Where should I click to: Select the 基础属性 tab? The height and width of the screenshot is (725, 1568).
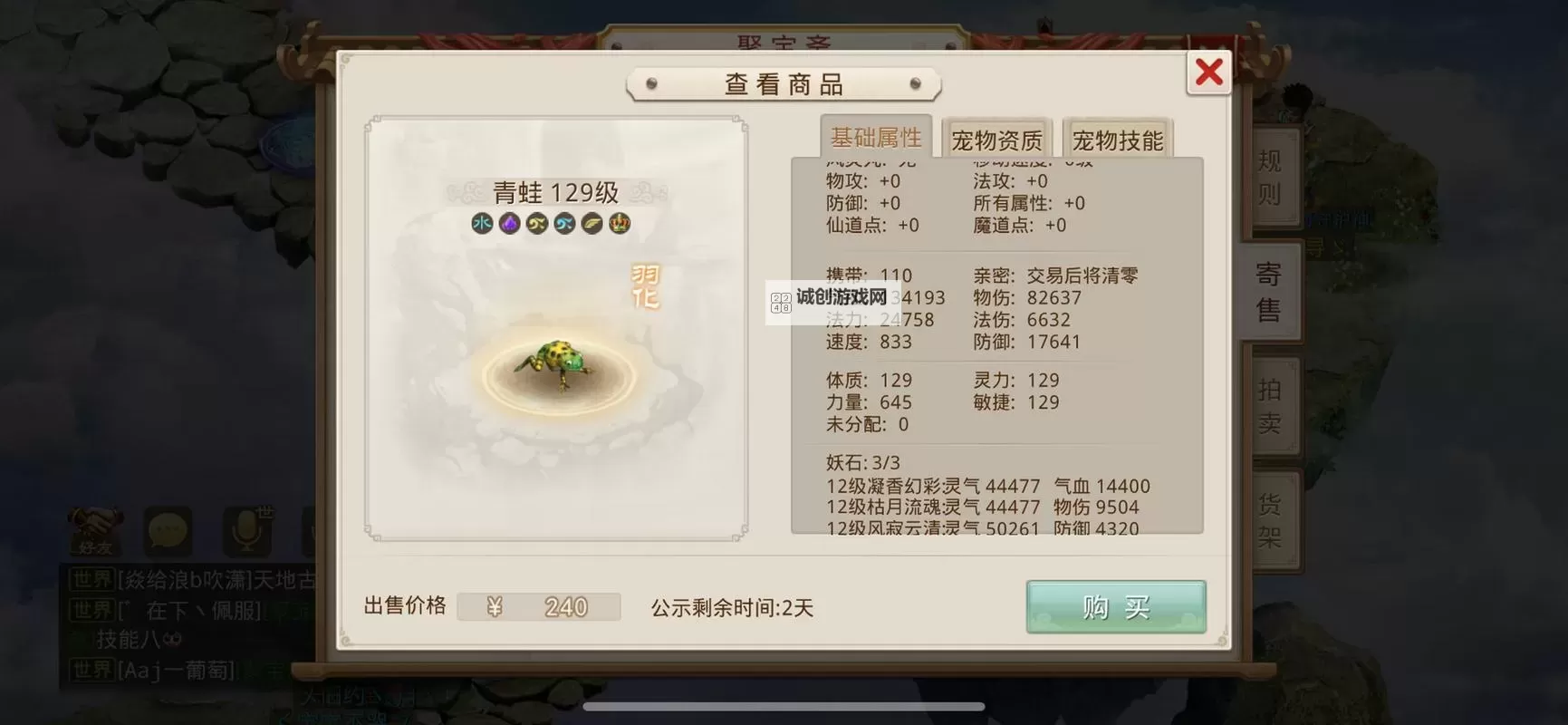pyautogui.click(x=875, y=136)
